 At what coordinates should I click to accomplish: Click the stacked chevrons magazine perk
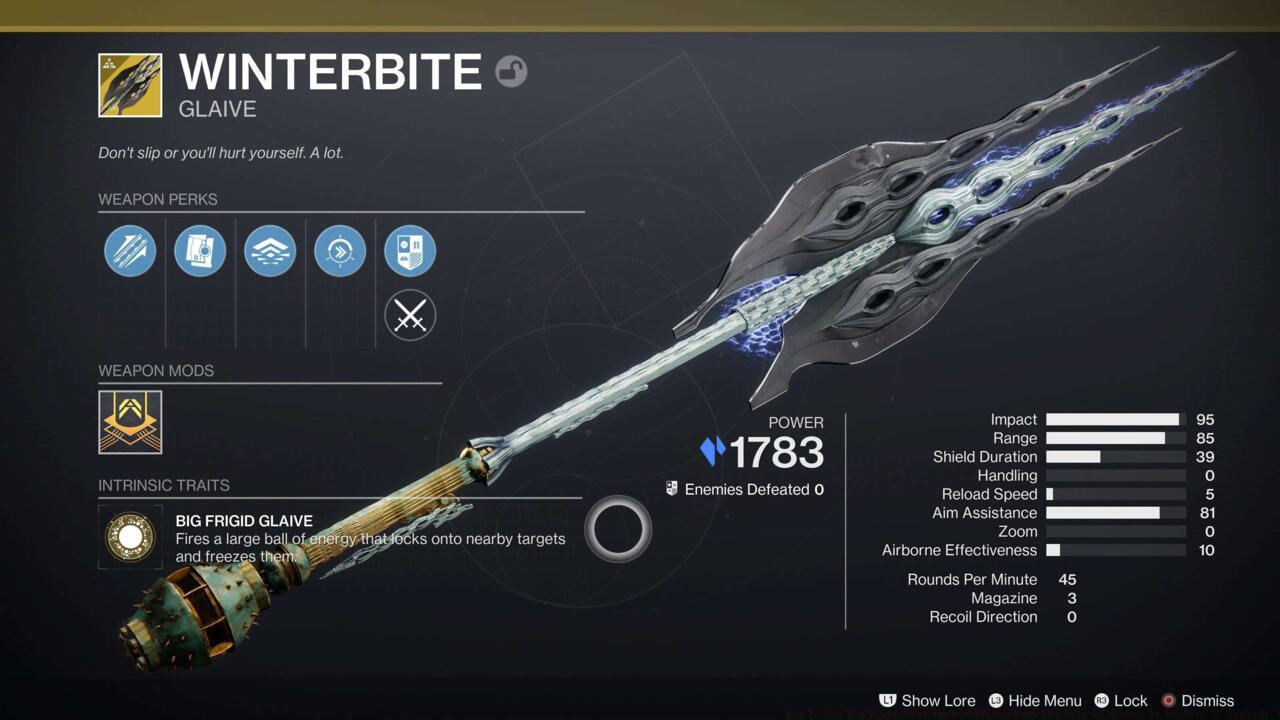tap(270, 251)
